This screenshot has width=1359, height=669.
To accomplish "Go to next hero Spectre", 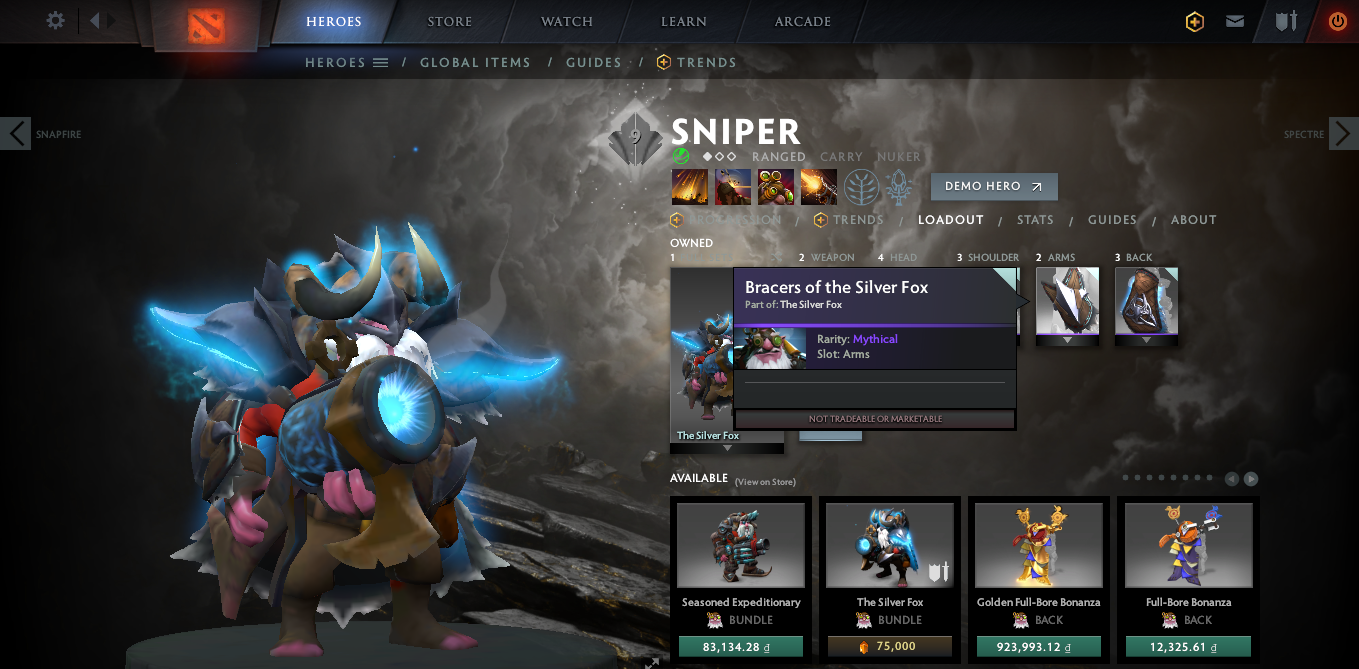I will pos(1343,133).
